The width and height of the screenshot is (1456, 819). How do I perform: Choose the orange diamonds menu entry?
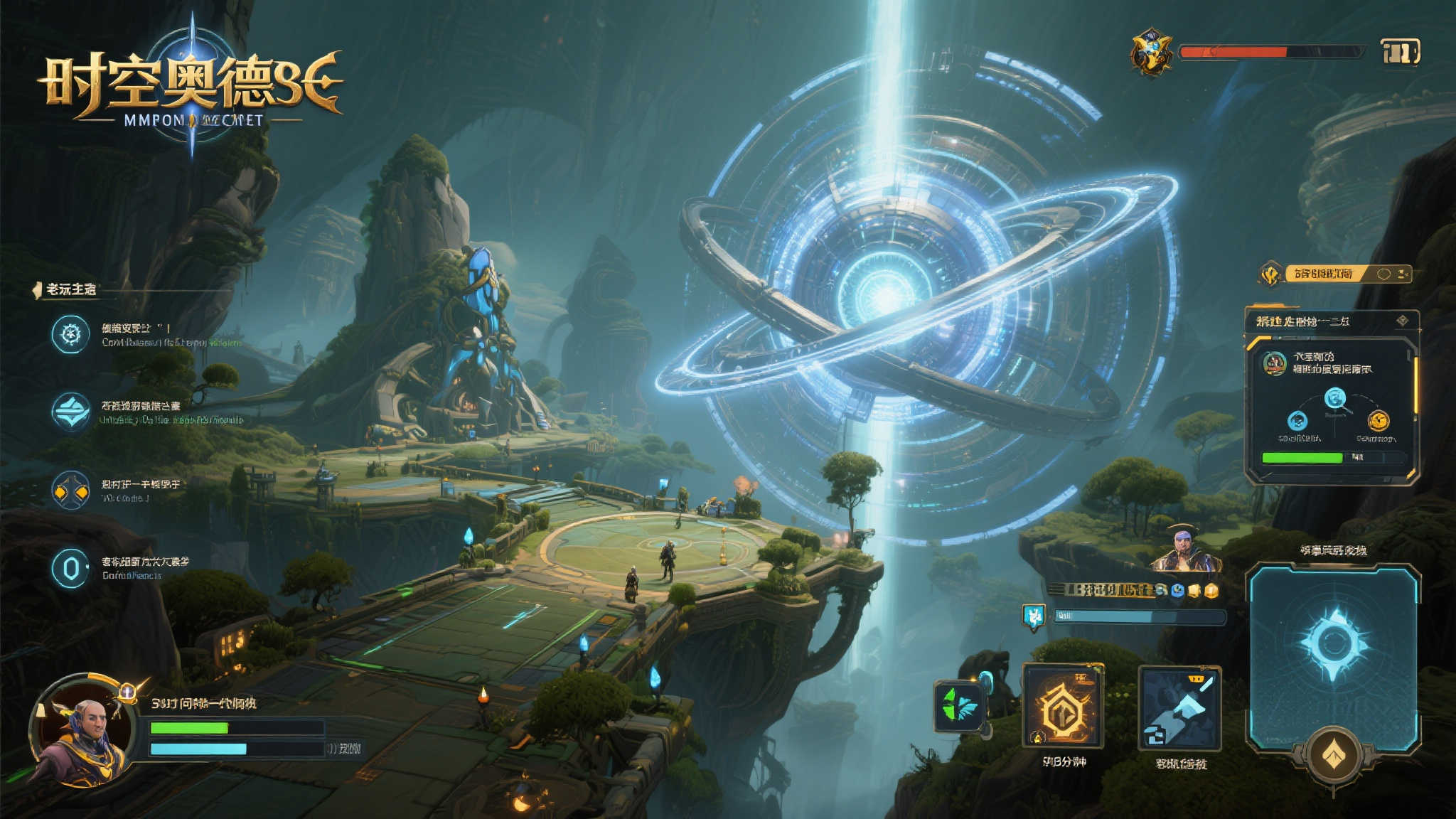click(x=70, y=491)
